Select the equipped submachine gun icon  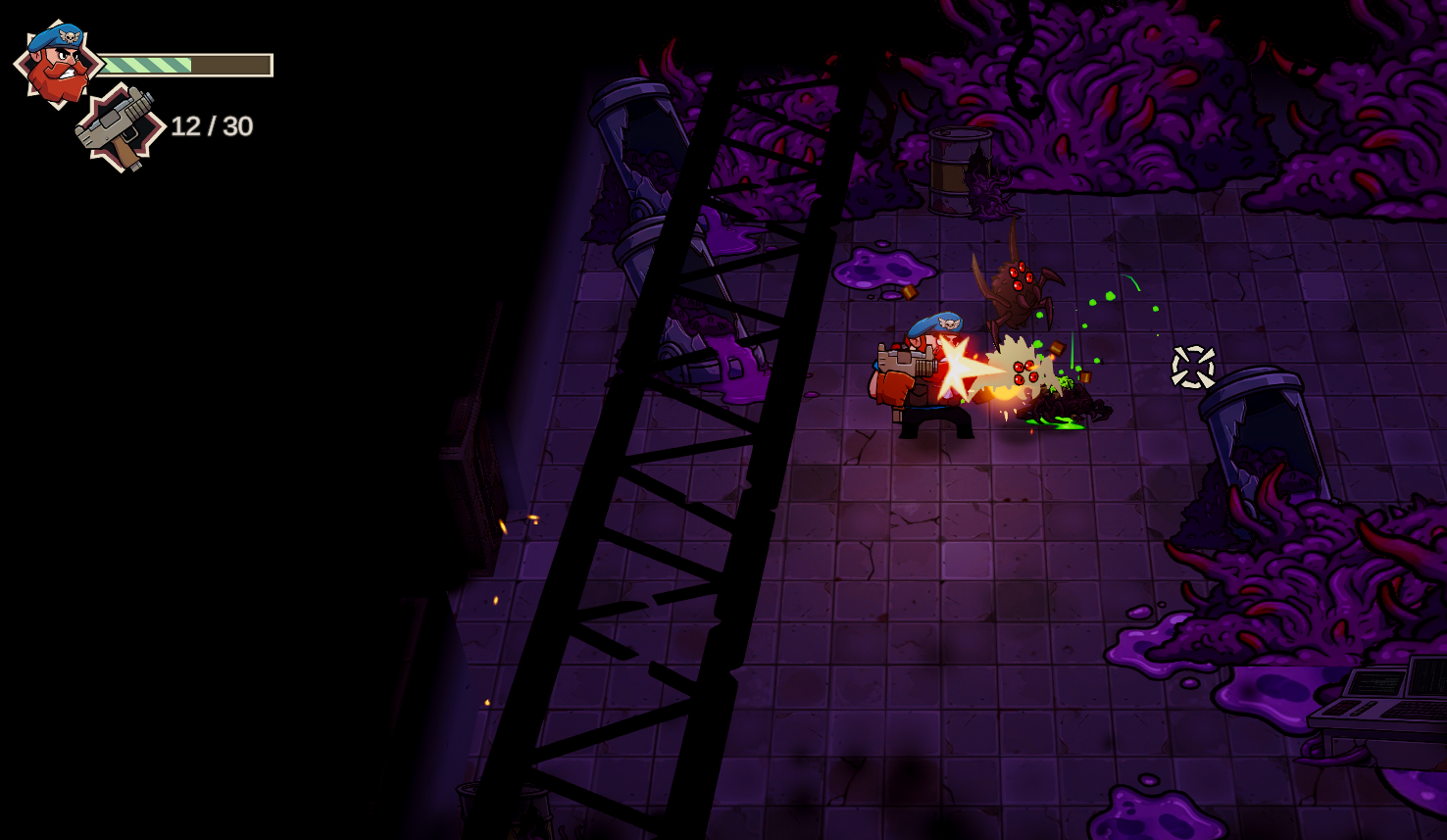pyautogui.click(x=121, y=128)
